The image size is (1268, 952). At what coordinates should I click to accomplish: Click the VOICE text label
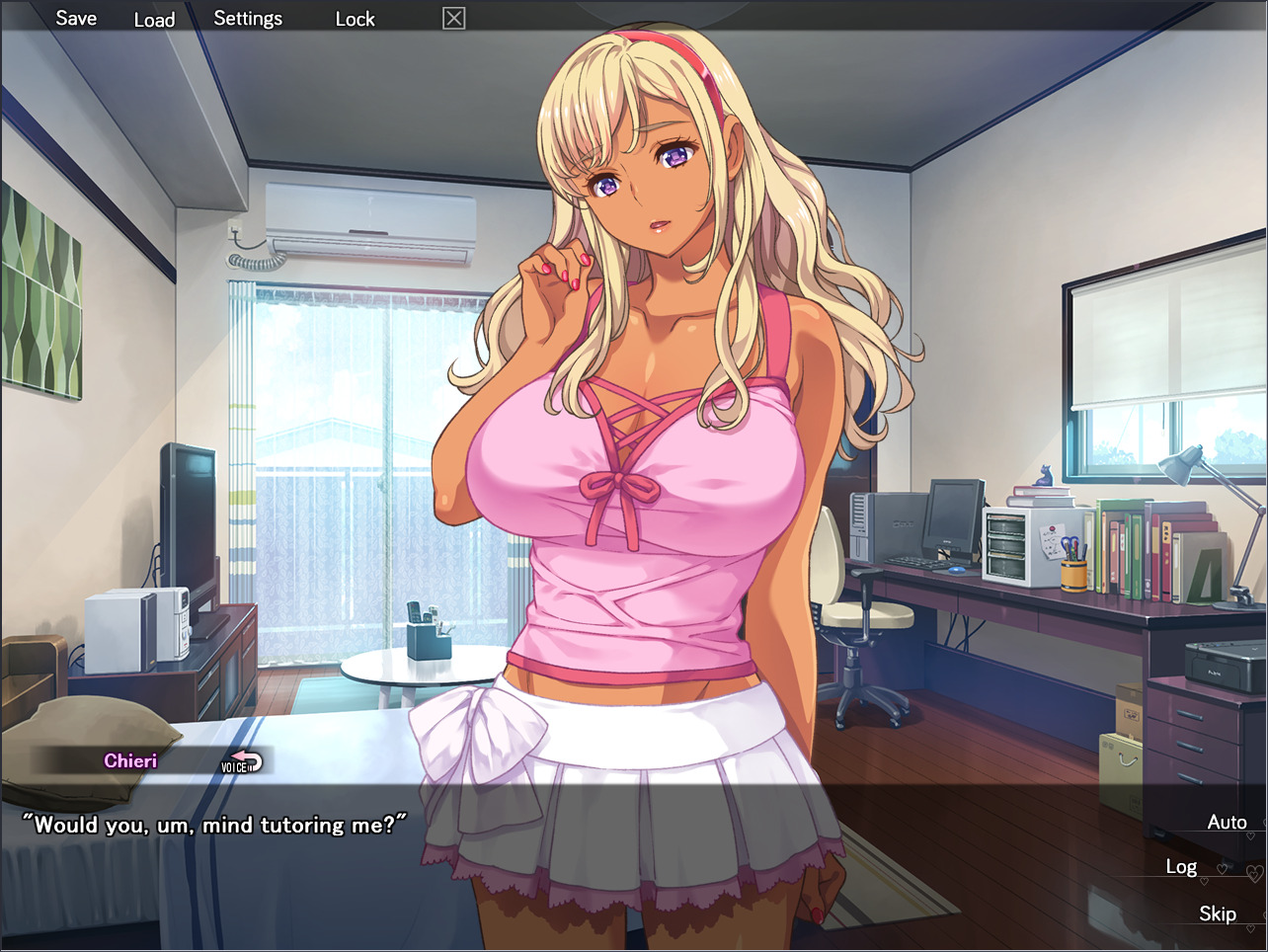(x=232, y=766)
